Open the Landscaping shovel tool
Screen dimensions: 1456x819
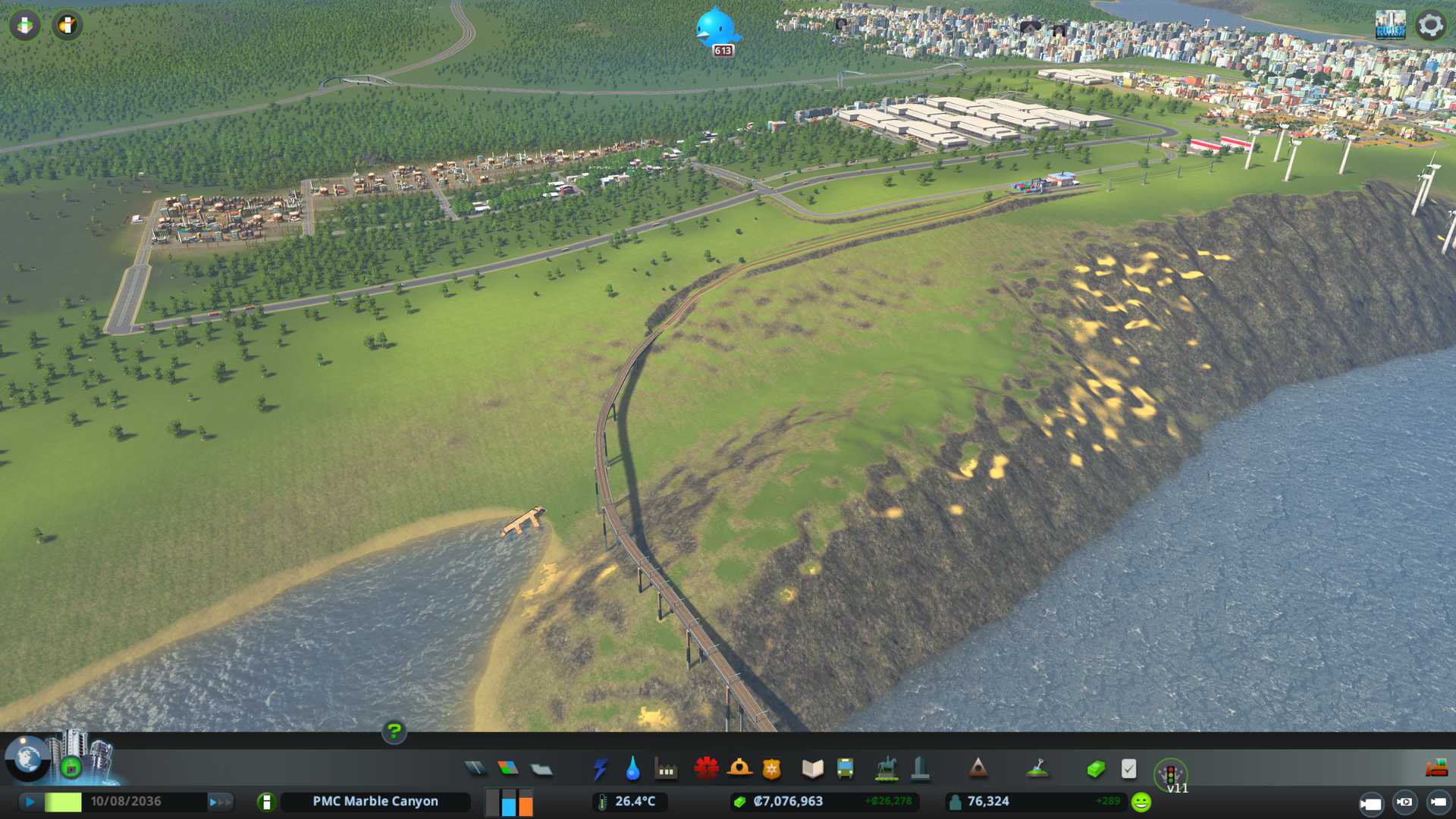[x=1037, y=769]
